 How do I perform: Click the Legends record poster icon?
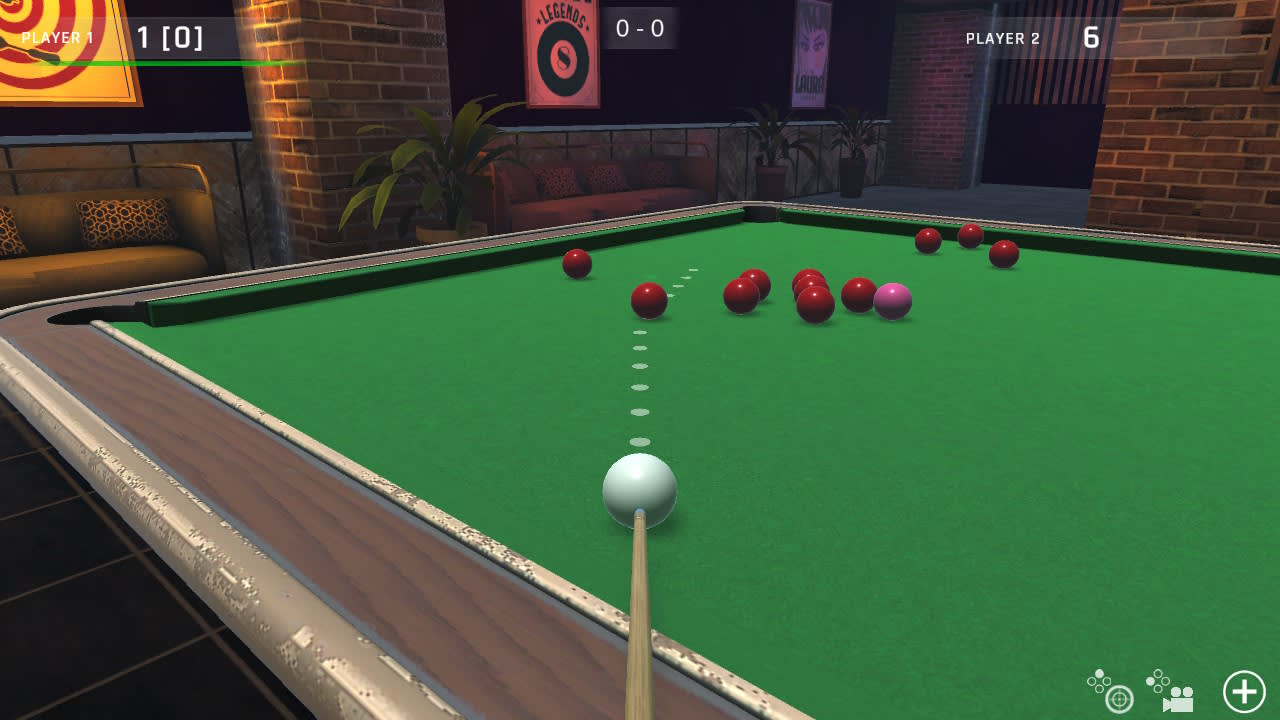click(x=562, y=55)
